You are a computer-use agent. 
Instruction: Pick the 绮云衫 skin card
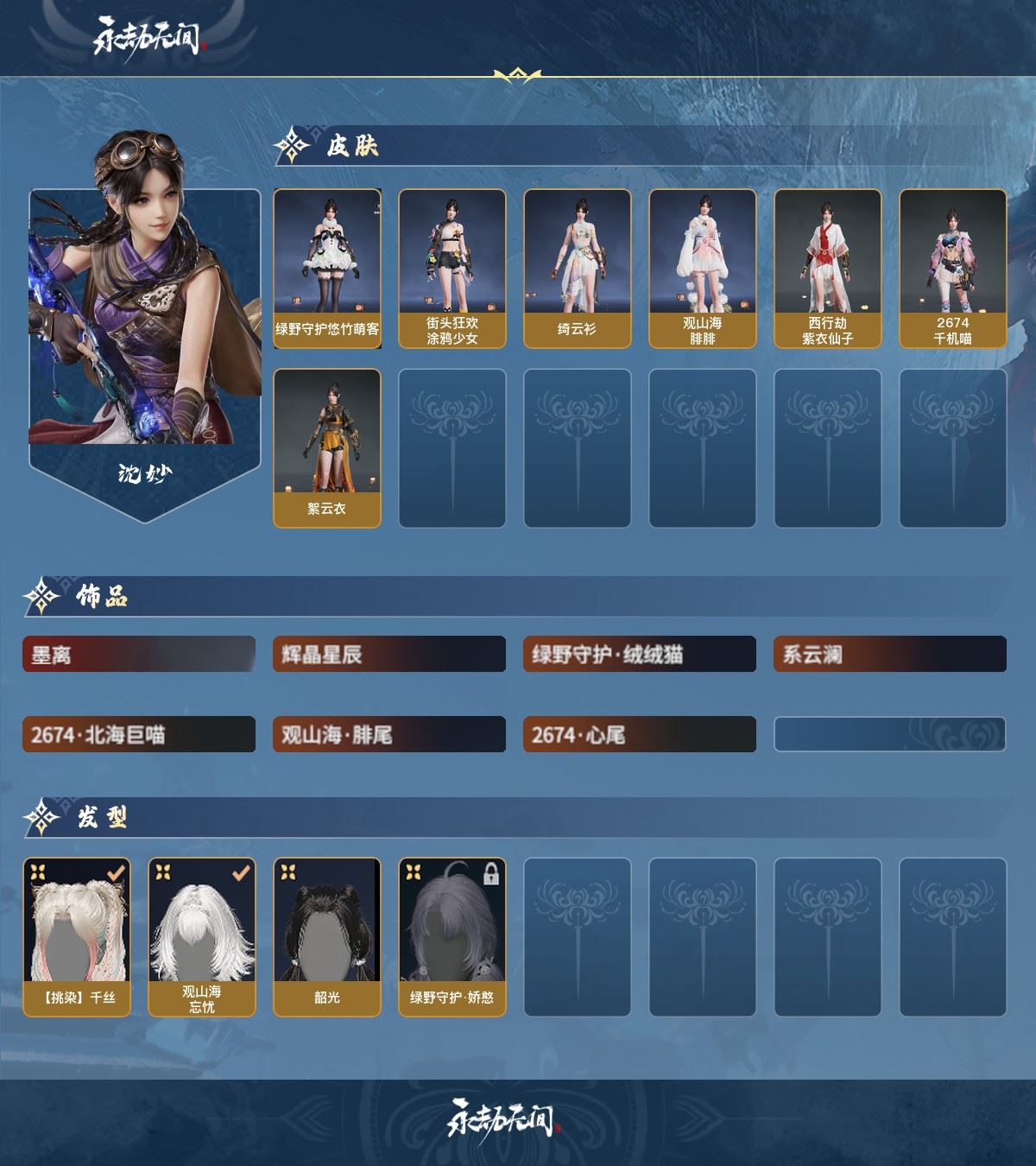tap(577, 269)
